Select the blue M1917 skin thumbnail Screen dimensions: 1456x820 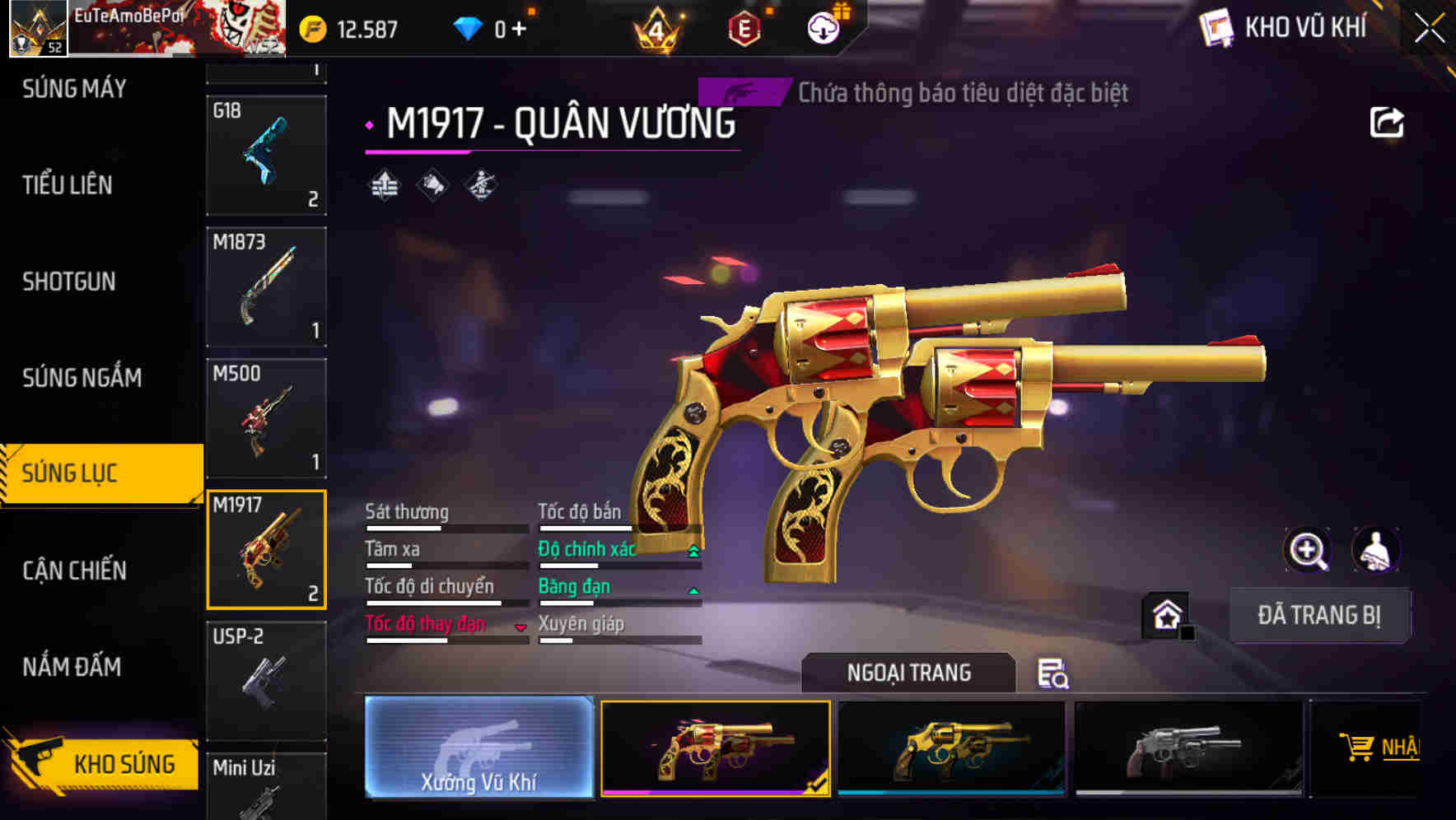tap(950, 747)
